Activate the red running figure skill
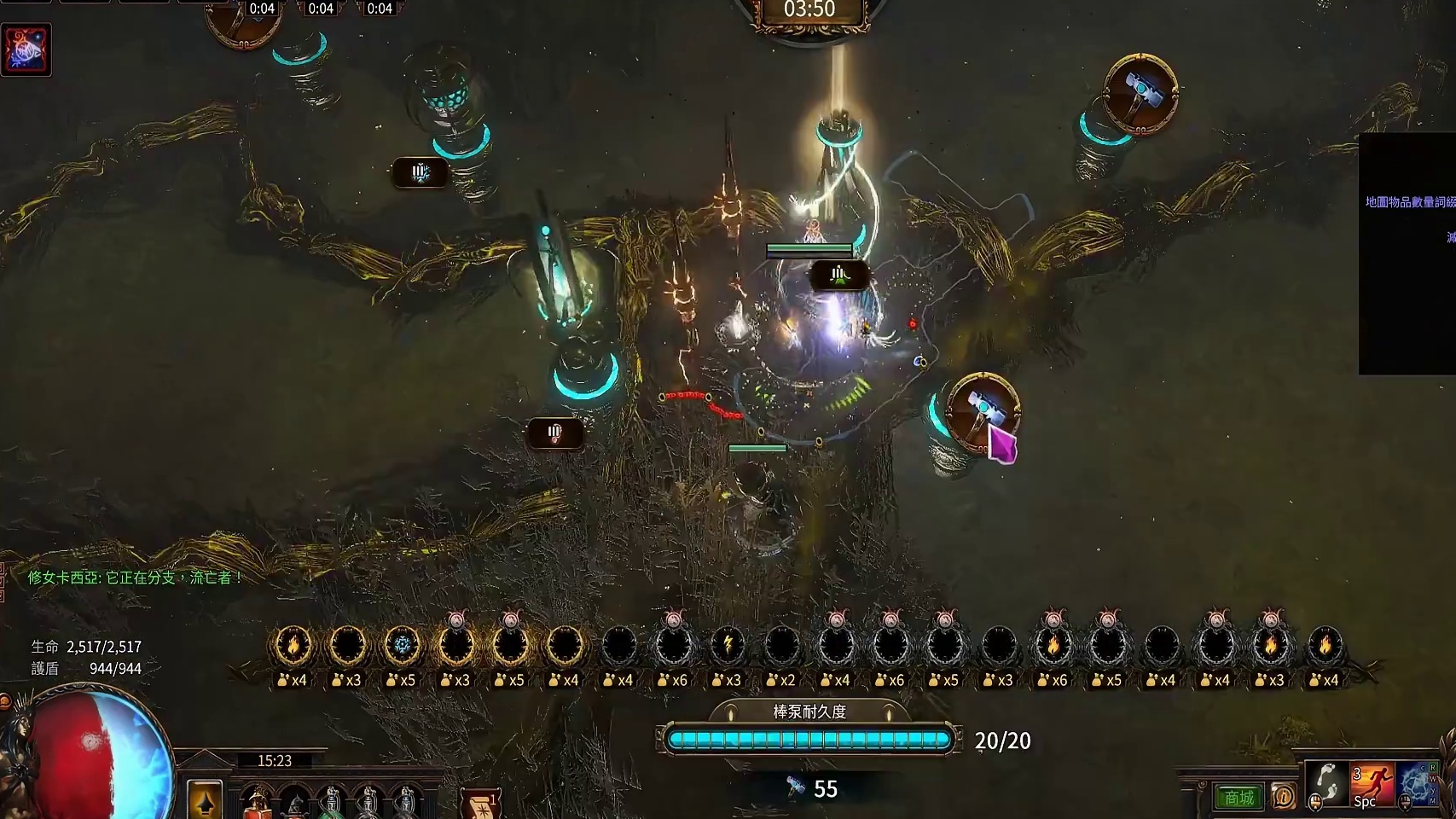The image size is (1456, 819). (x=1372, y=785)
